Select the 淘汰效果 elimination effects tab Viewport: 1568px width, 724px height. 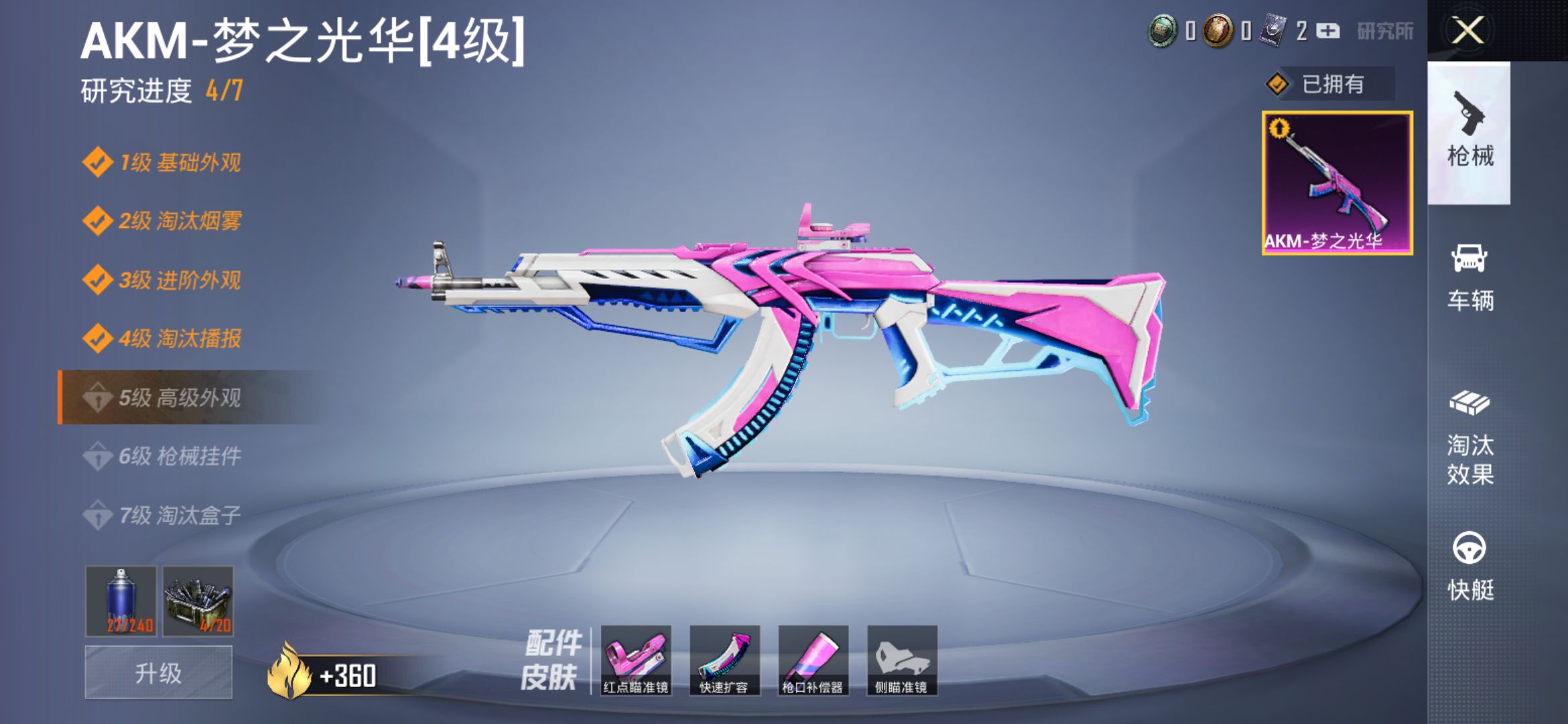(x=1470, y=438)
